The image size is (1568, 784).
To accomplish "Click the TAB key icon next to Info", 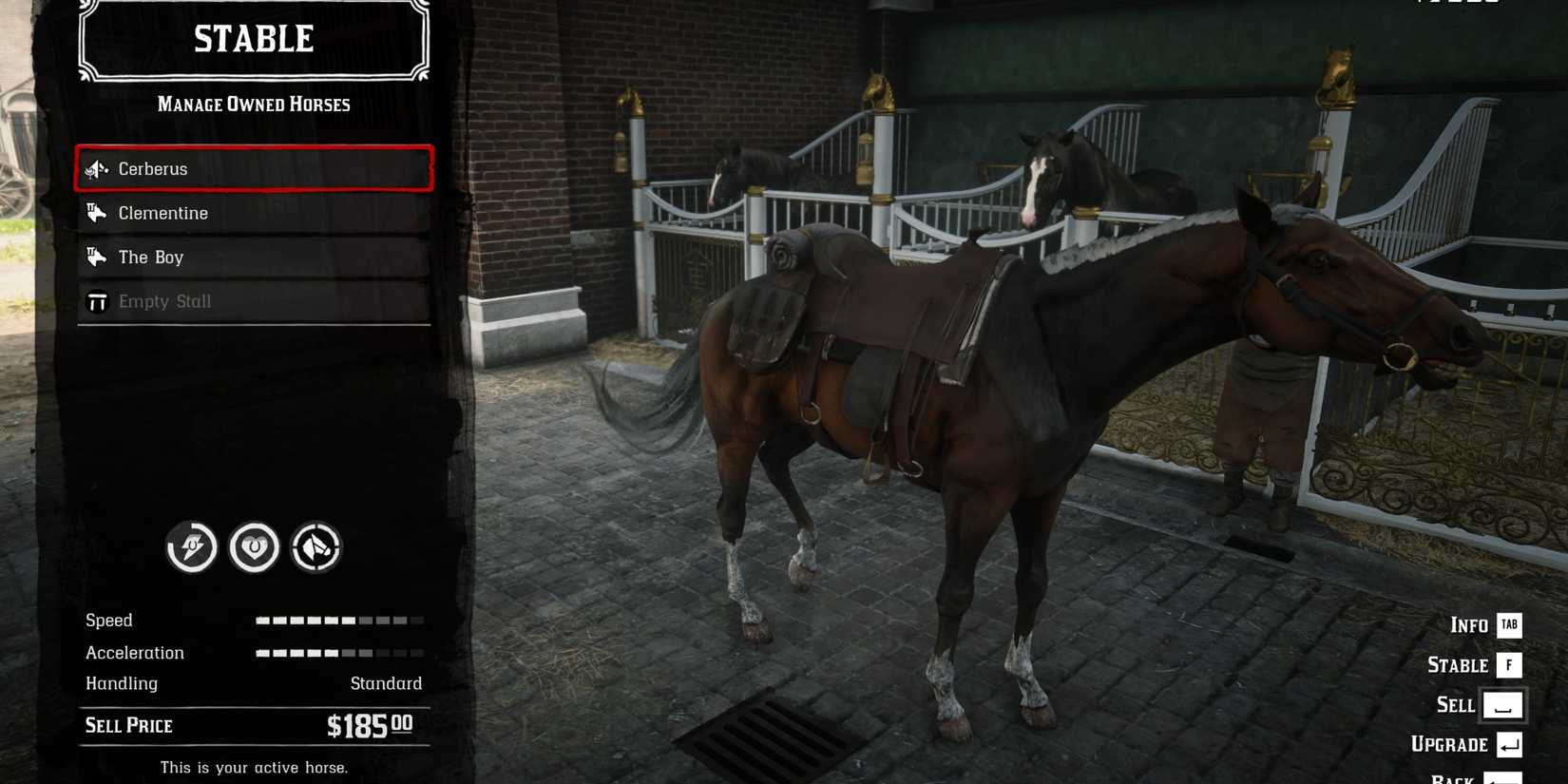I will 1508,625.
